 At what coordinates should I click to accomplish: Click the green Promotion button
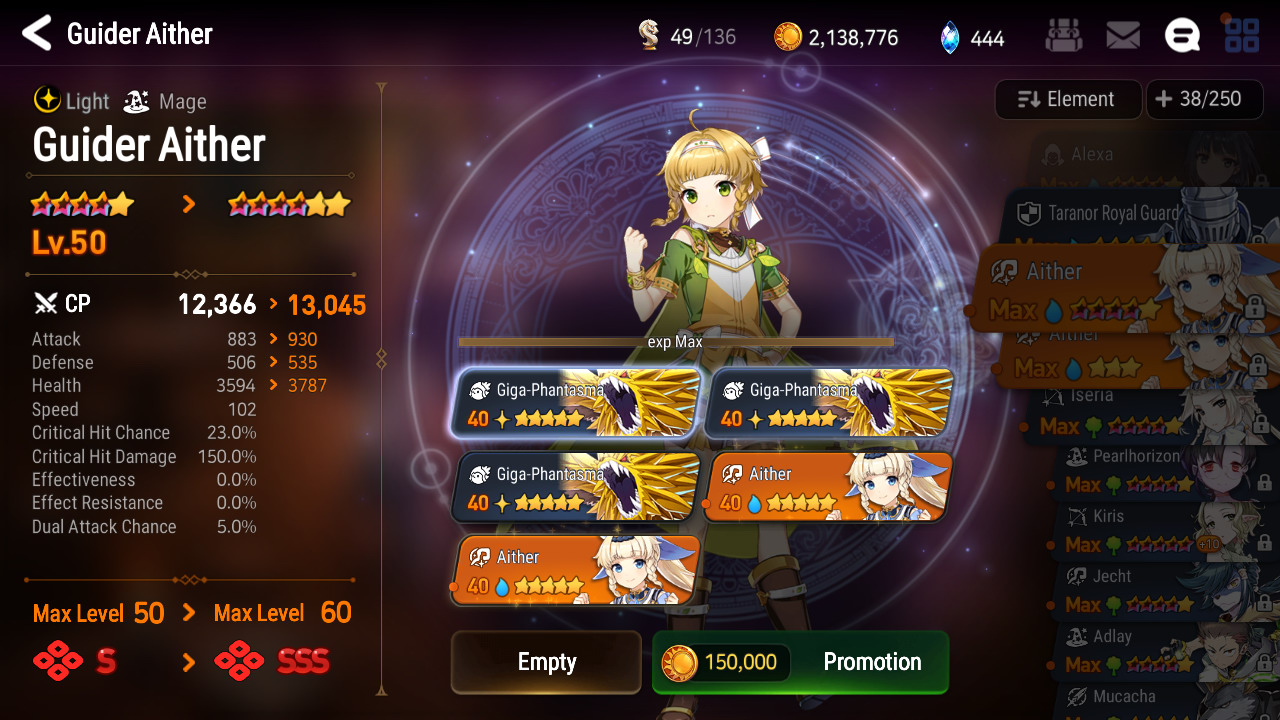pos(800,662)
